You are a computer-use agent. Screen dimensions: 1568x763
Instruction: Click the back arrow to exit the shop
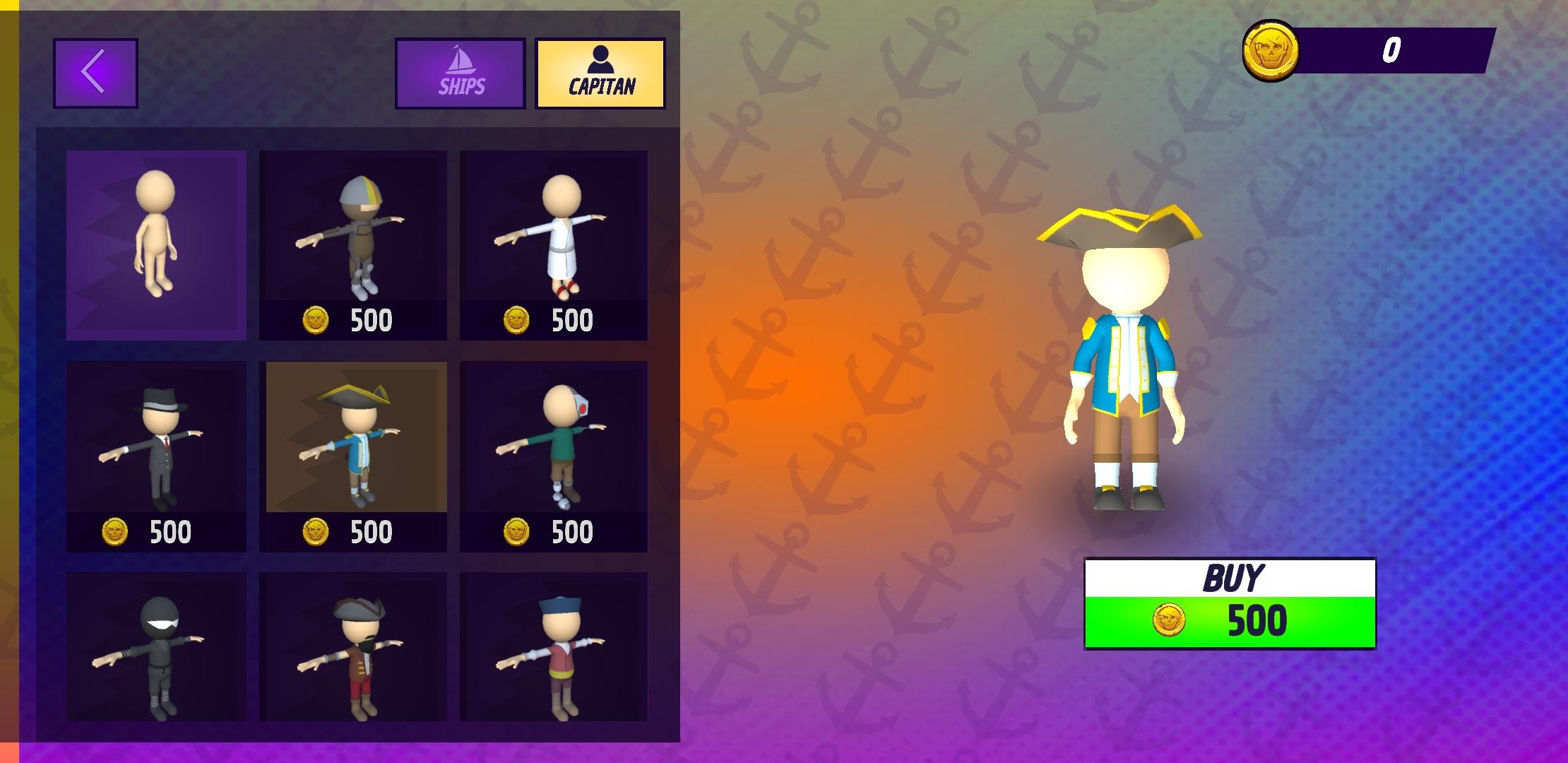coord(95,73)
